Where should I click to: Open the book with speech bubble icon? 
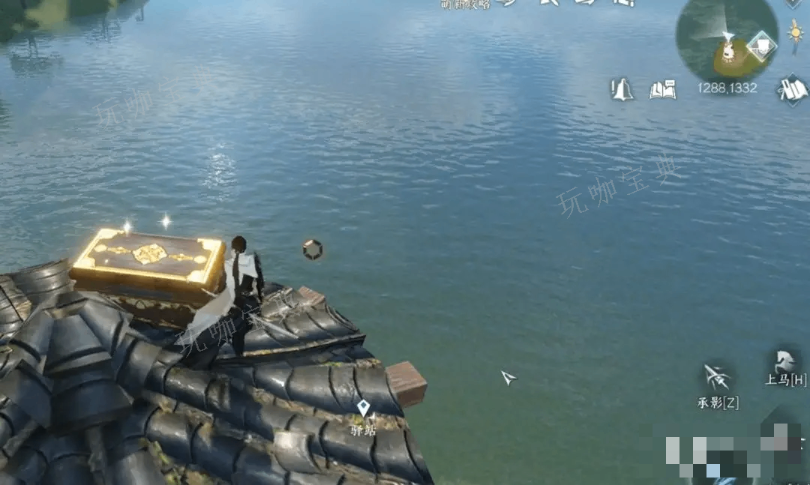662,89
